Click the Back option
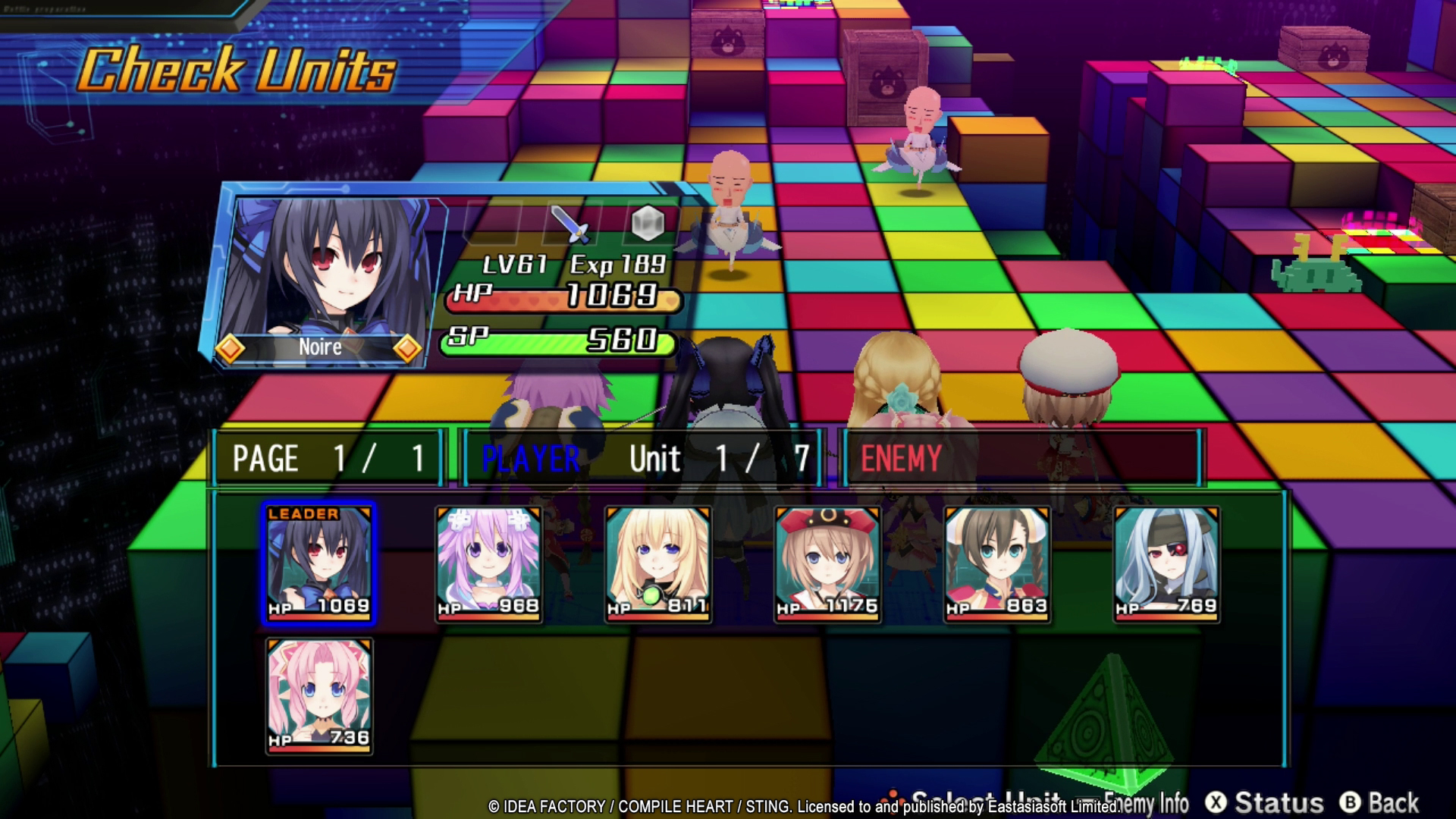Viewport: 1456px width, 819px height. coord(1379,802)
